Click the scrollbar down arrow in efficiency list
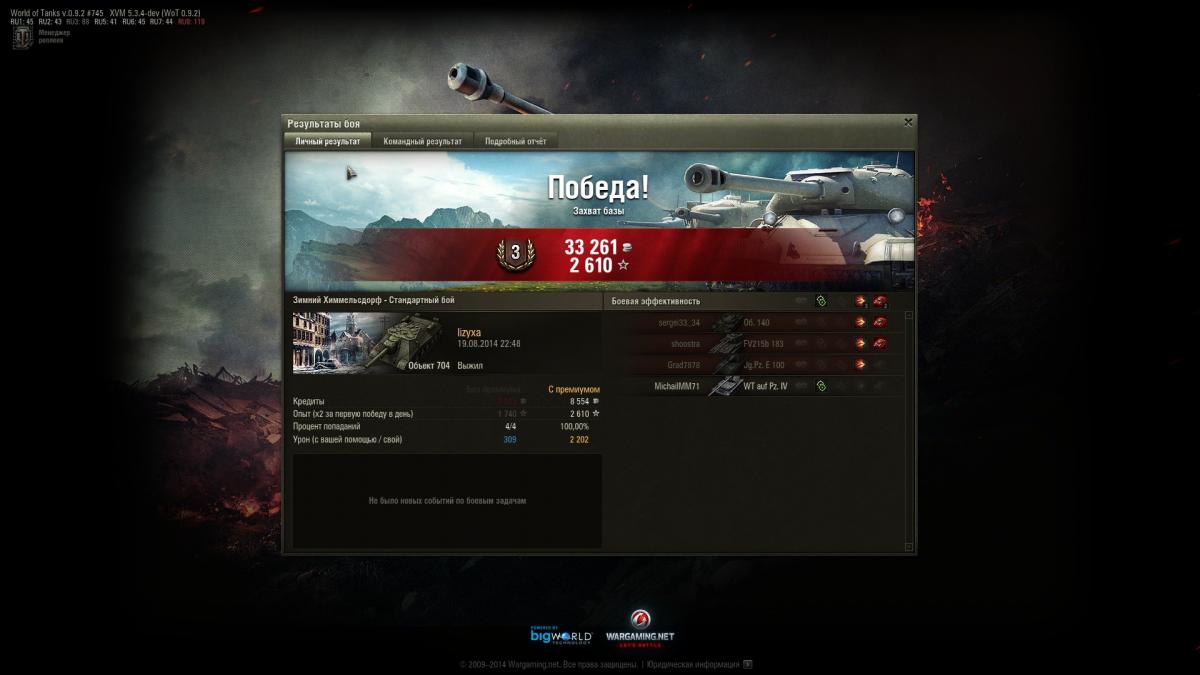This screenshot has height=675, width=1200. click(x=908, y=546)
